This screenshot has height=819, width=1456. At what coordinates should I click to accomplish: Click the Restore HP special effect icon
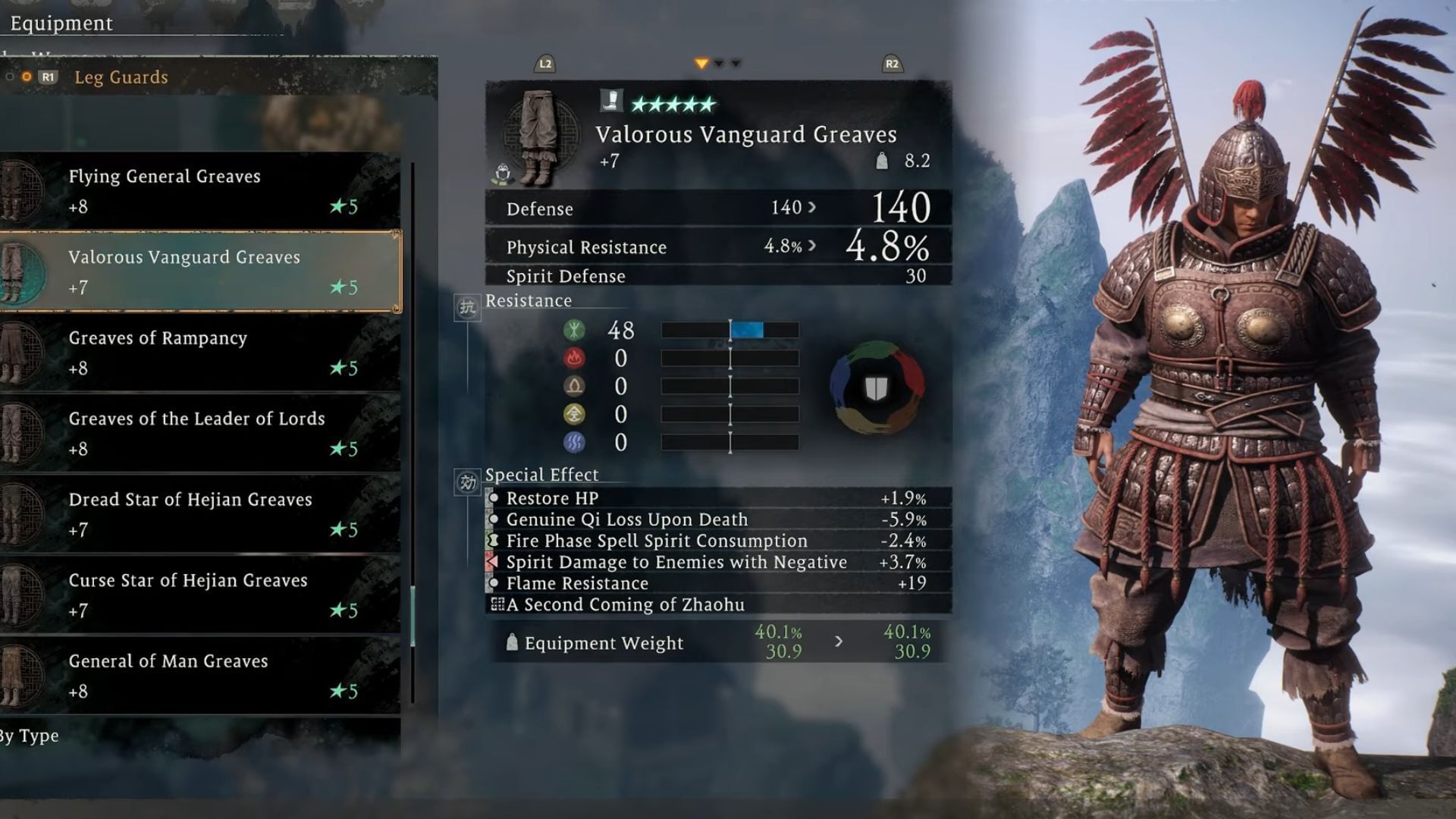click(x=494, y=498)
